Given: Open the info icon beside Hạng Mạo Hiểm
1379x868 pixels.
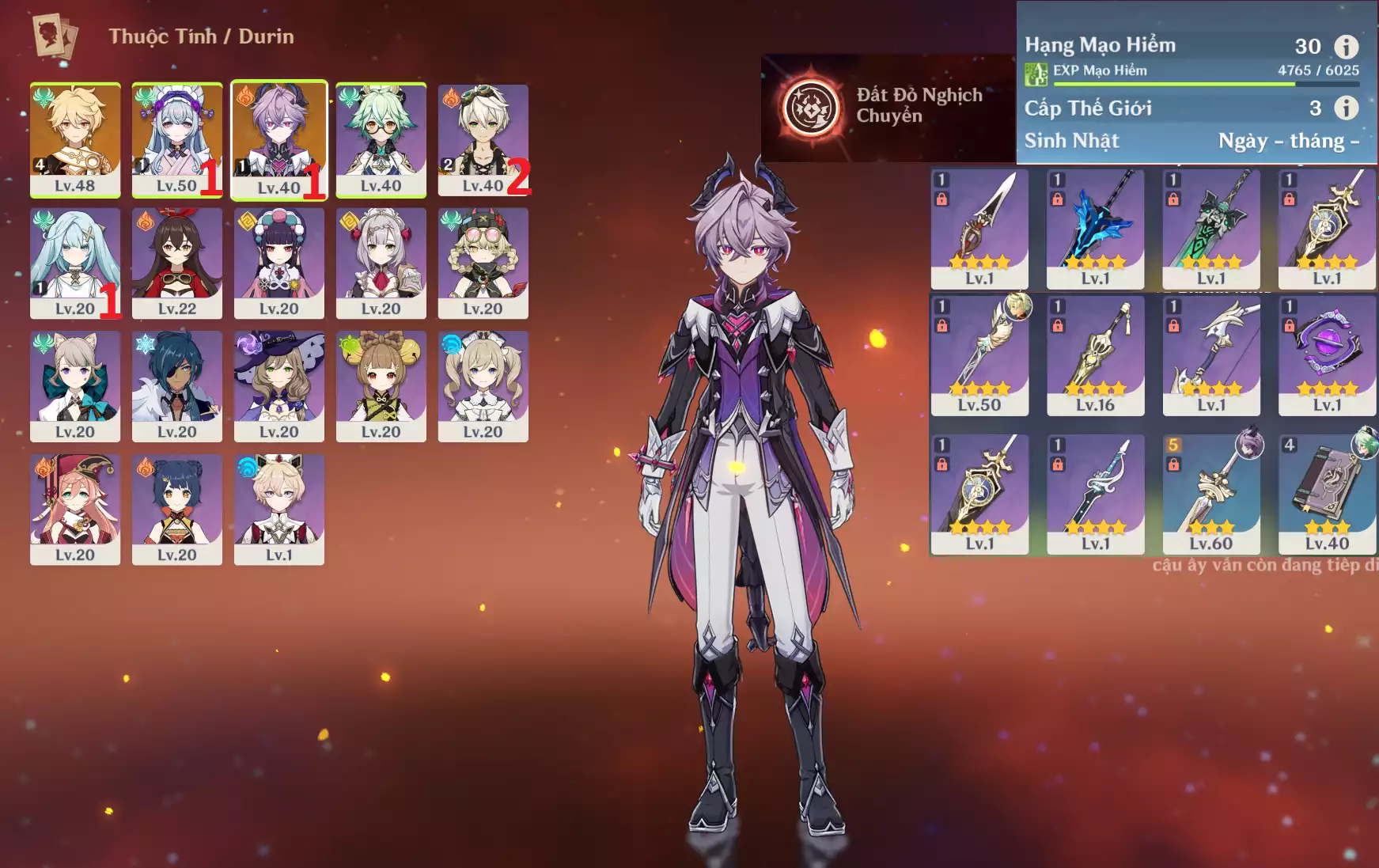Looking at the screenshot, I should click(1346, 47).
